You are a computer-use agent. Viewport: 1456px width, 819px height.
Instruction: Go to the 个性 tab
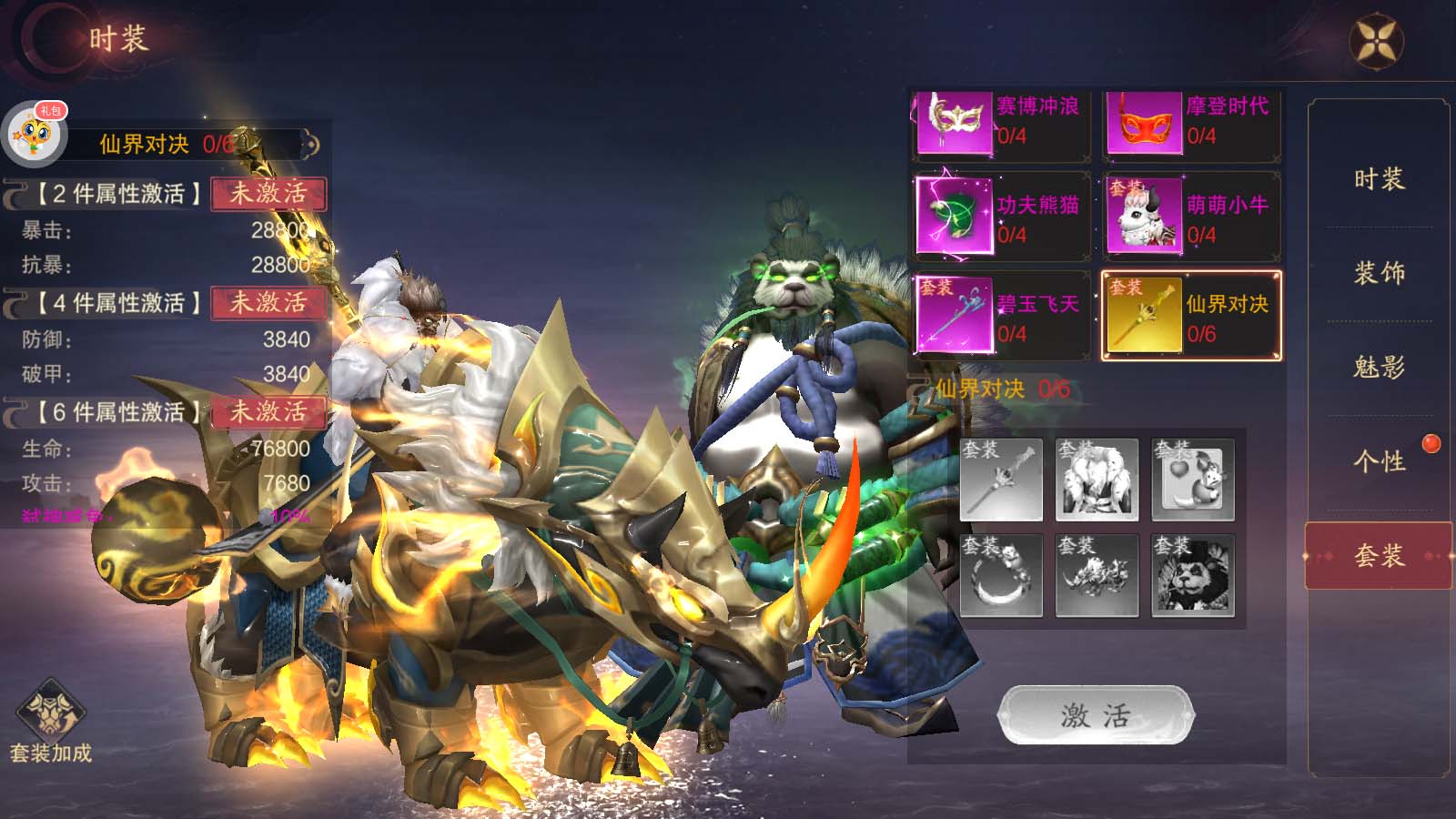tap(1379, 461)
